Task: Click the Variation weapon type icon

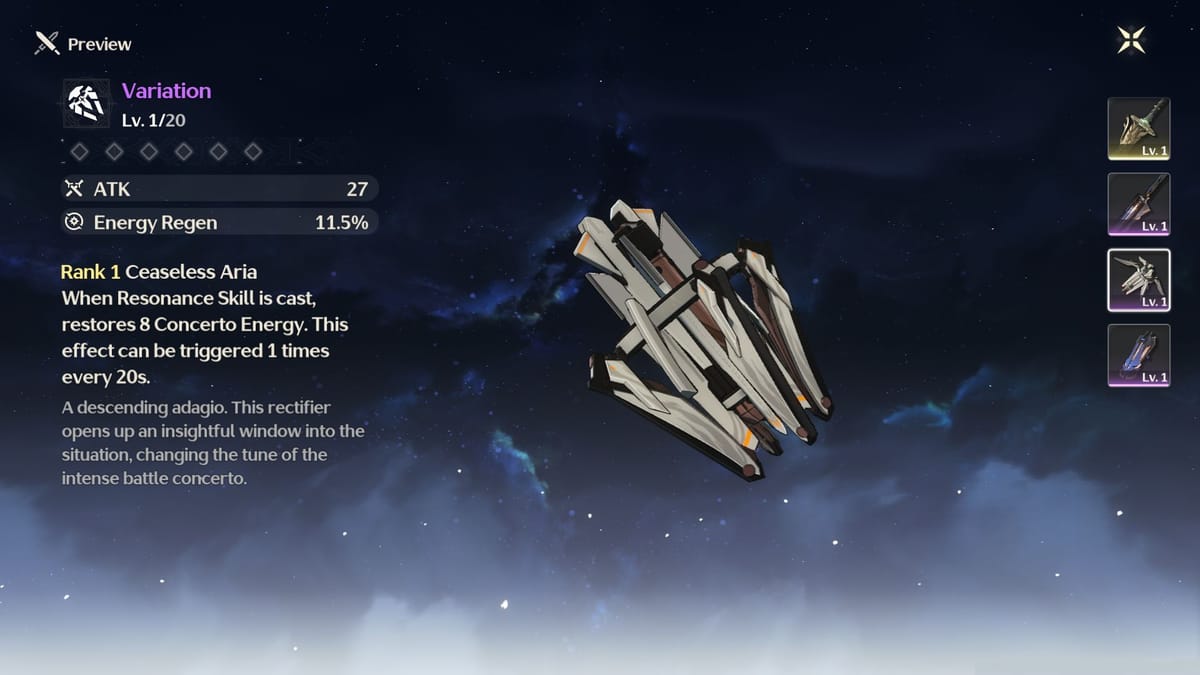Action: (88, 104)
